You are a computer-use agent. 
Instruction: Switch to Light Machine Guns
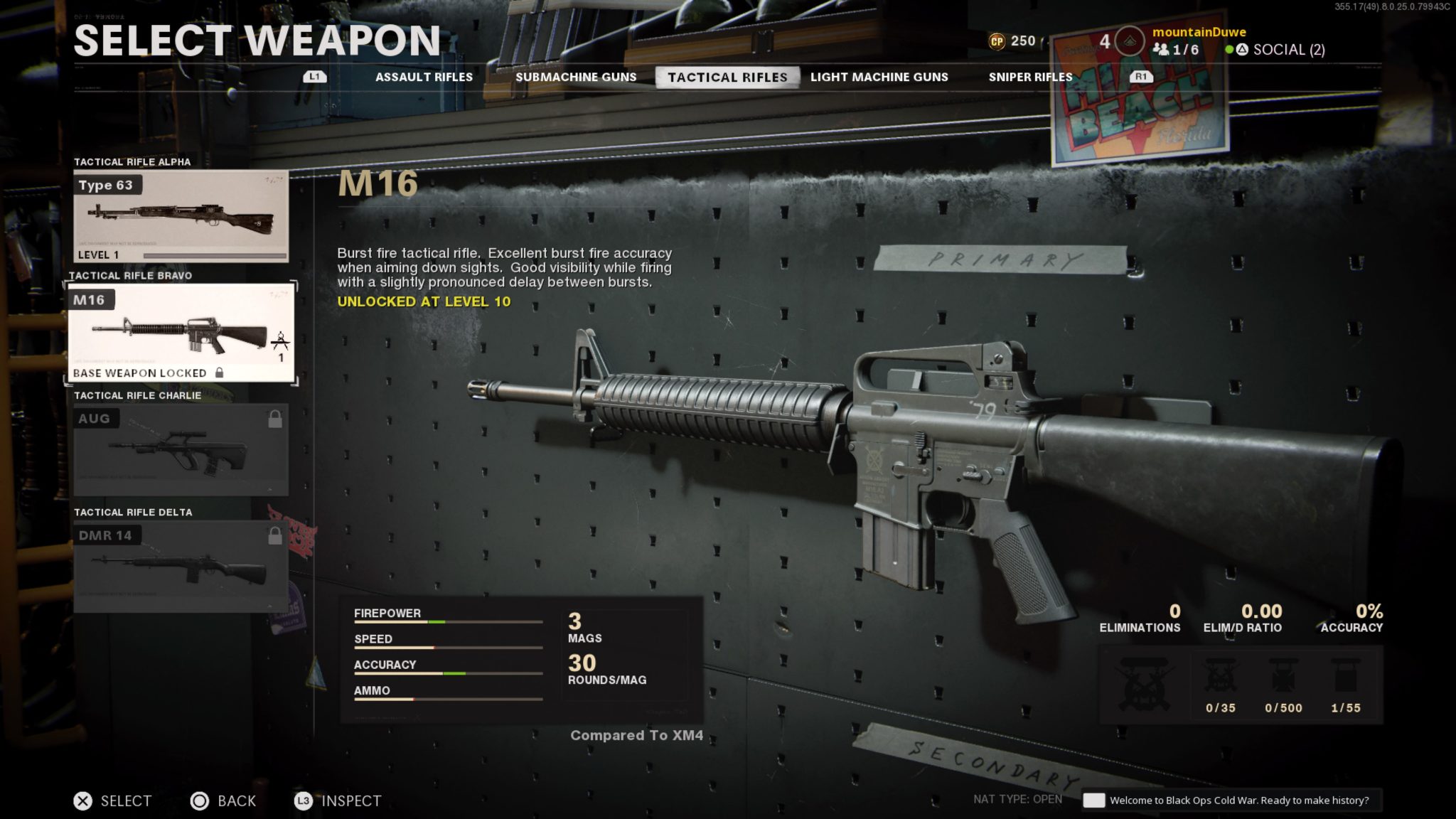[x=879, y=77]
